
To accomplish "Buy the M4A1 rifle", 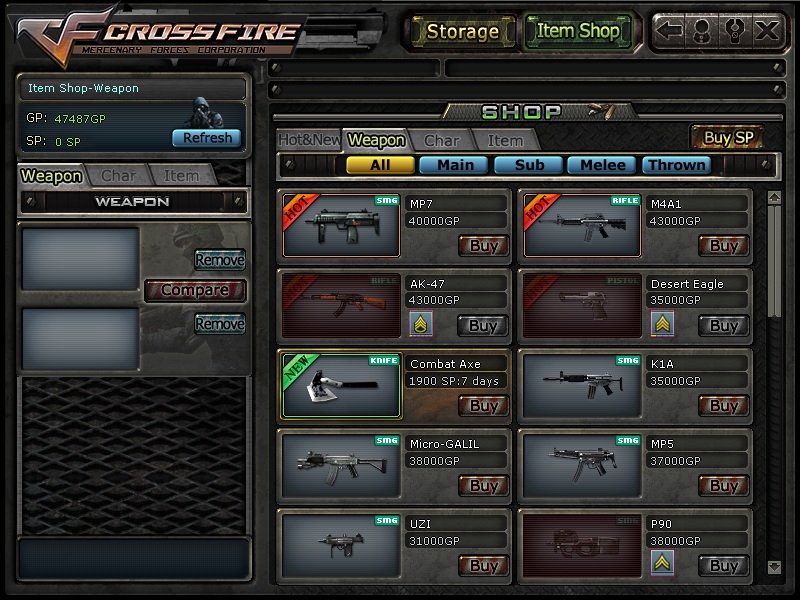I will pyautogui.click(x=724, y=245).
